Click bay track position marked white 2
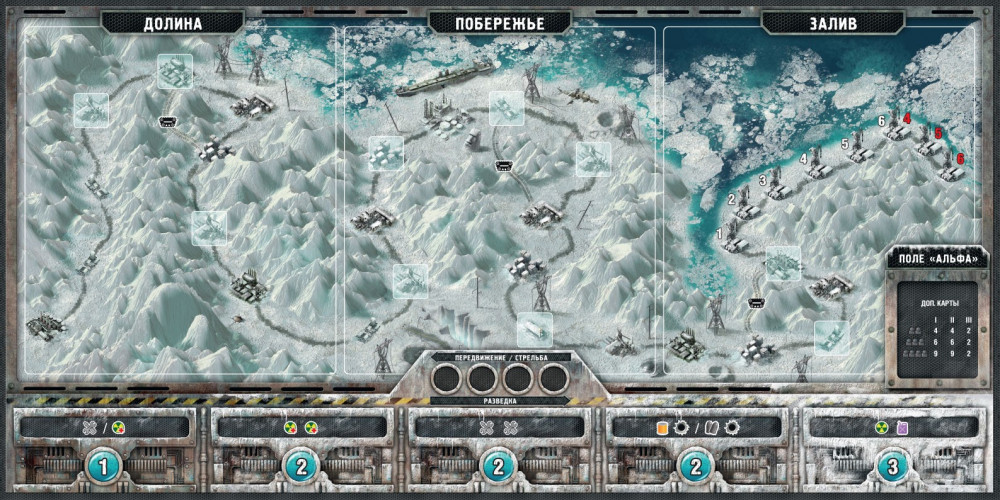The image size is (1000, 500). pos(732,200)
